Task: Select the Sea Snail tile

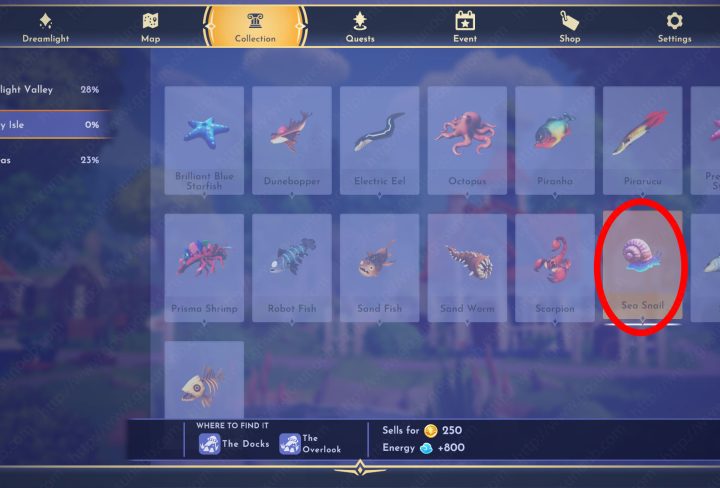Action: (x=643, y=265)
